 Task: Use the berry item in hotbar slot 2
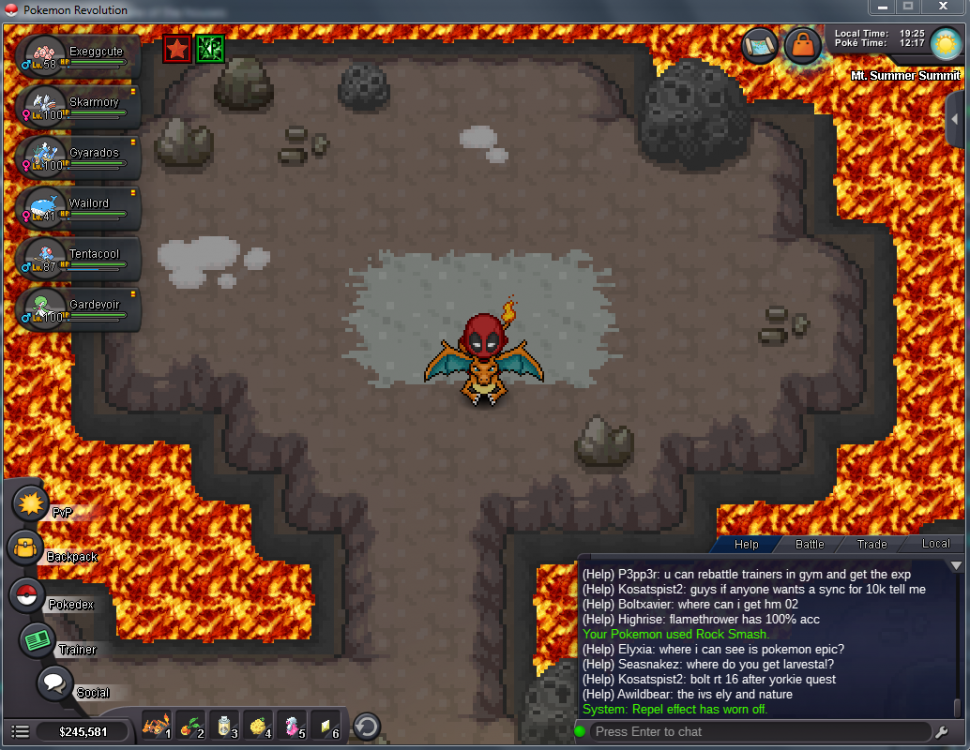(191, 726)
